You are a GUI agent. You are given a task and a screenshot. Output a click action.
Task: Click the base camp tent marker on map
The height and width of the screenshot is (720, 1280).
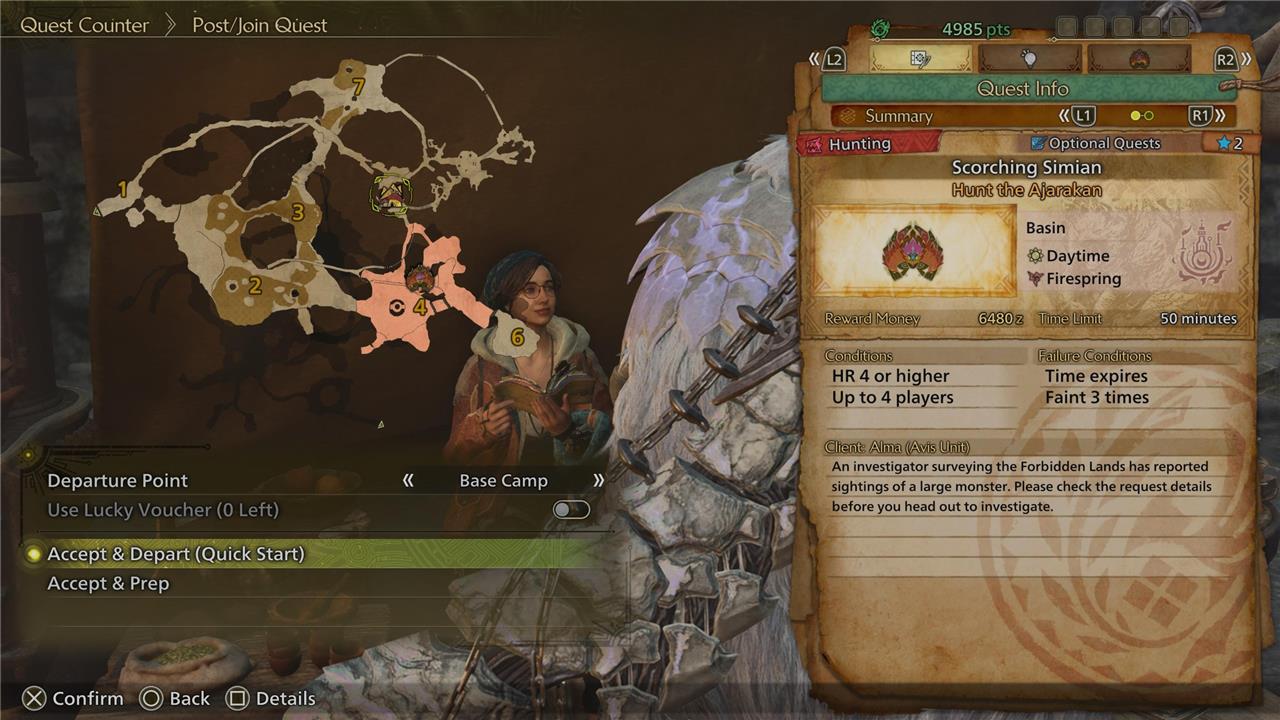point(390,193)
